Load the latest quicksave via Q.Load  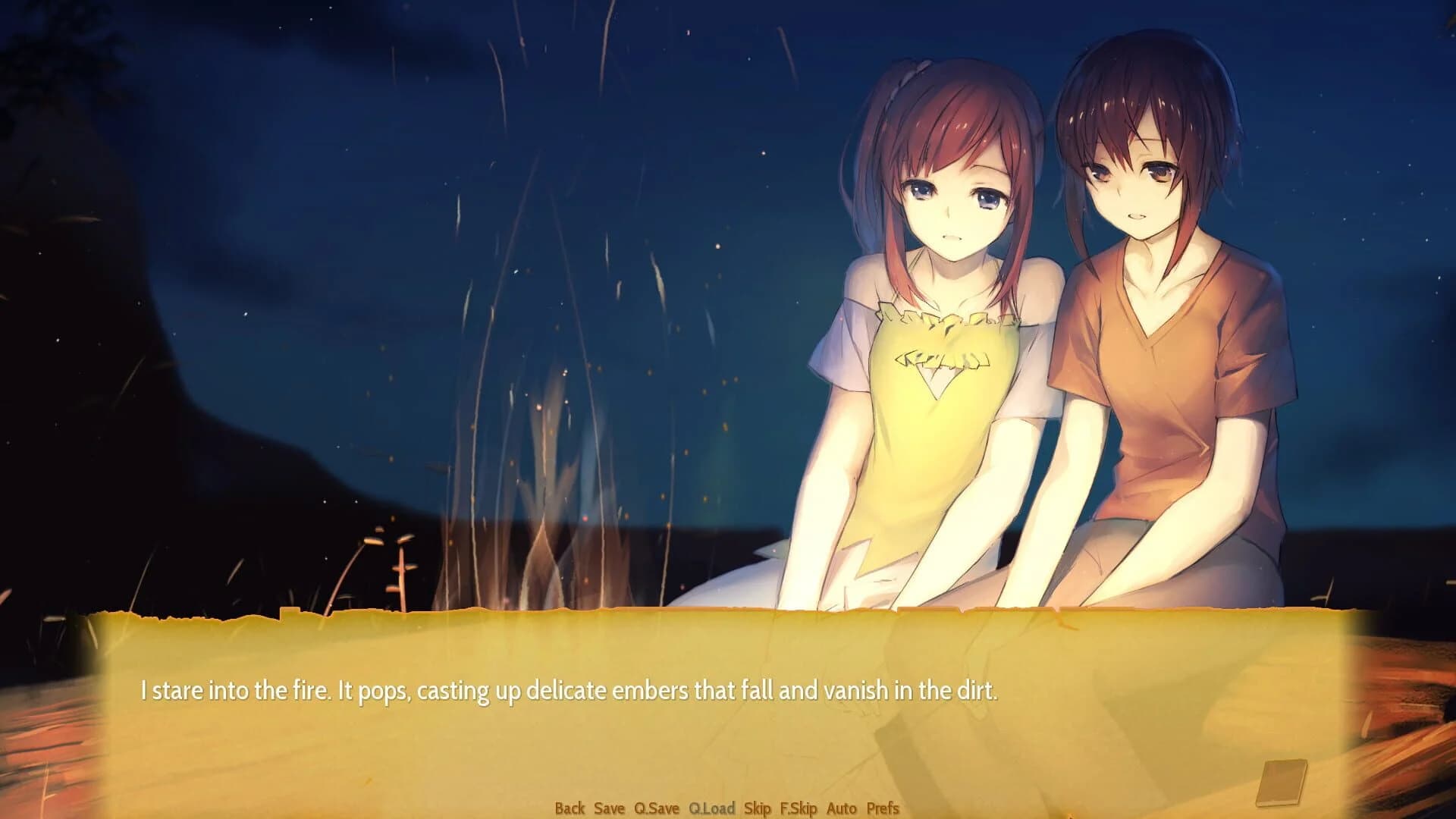(712, 809)
